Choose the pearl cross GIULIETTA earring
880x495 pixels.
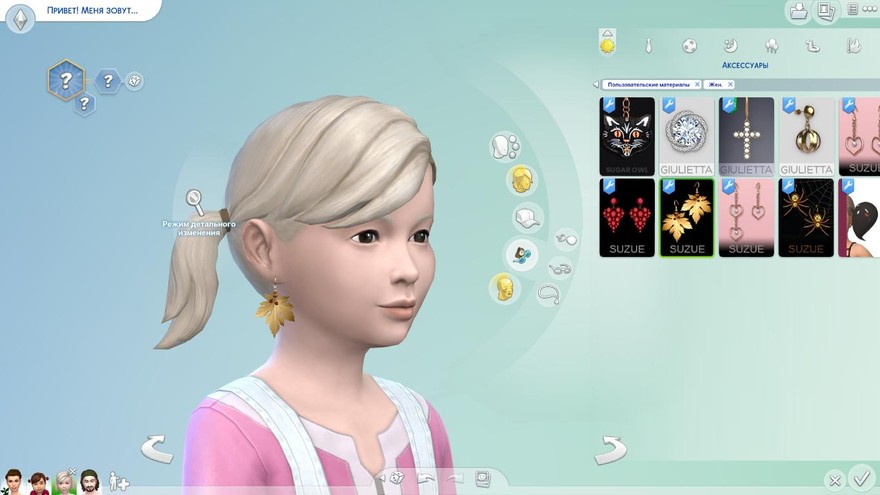[746, 136]
